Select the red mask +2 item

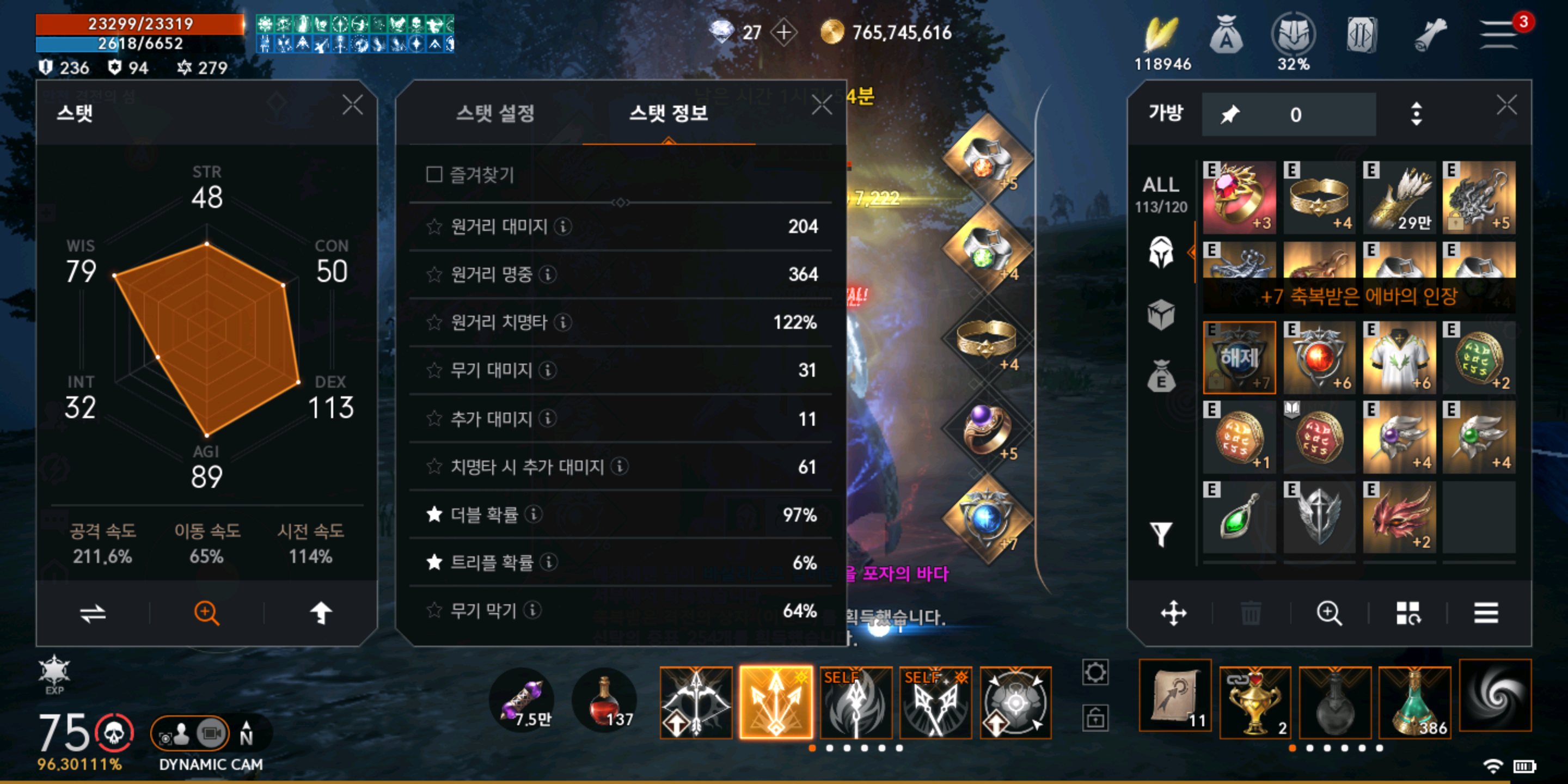(1398, 517)
